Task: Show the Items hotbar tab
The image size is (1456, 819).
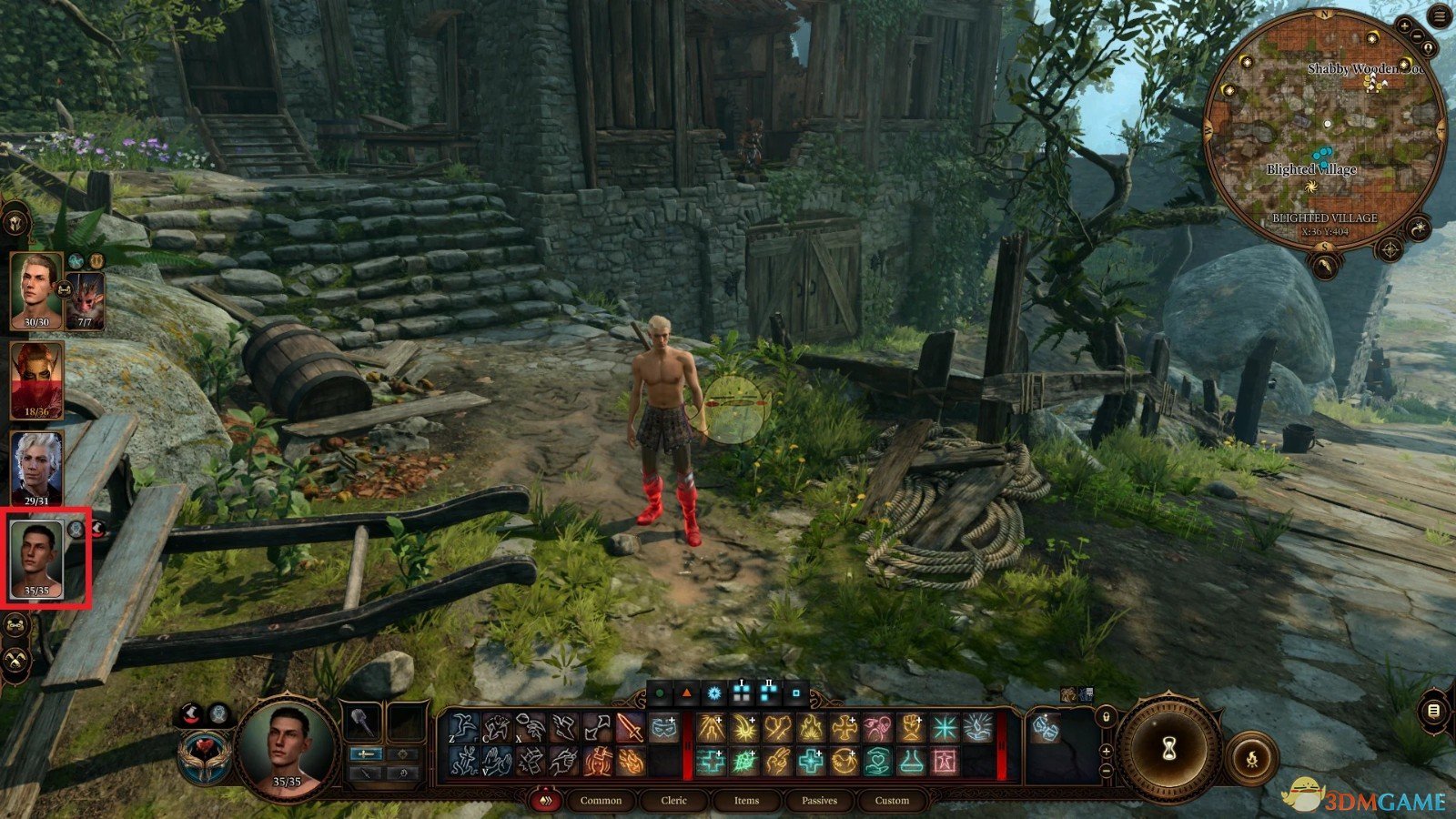Action: coord(746,801)
